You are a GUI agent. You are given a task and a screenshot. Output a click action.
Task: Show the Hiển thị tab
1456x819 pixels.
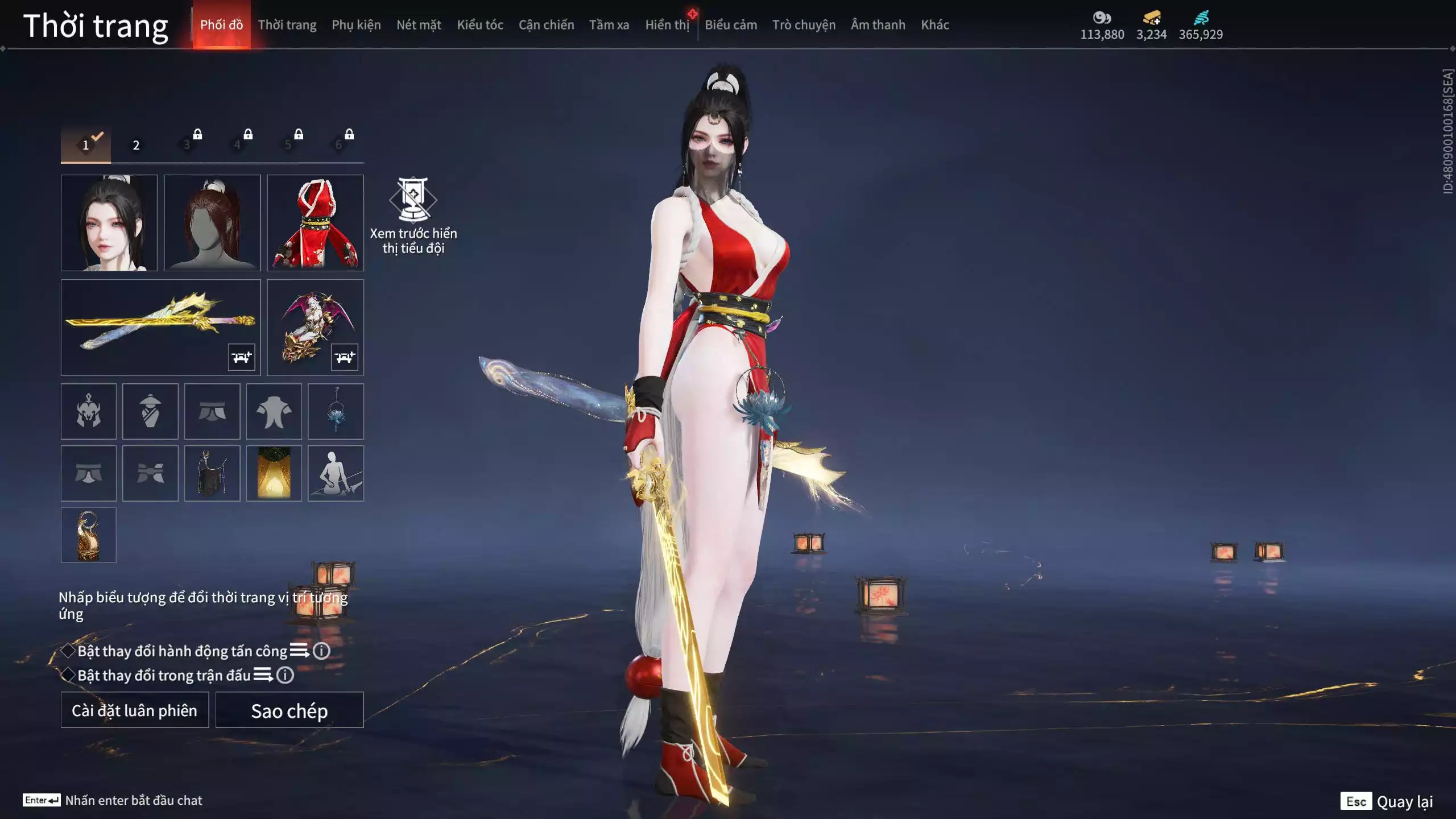click(667, 25)
